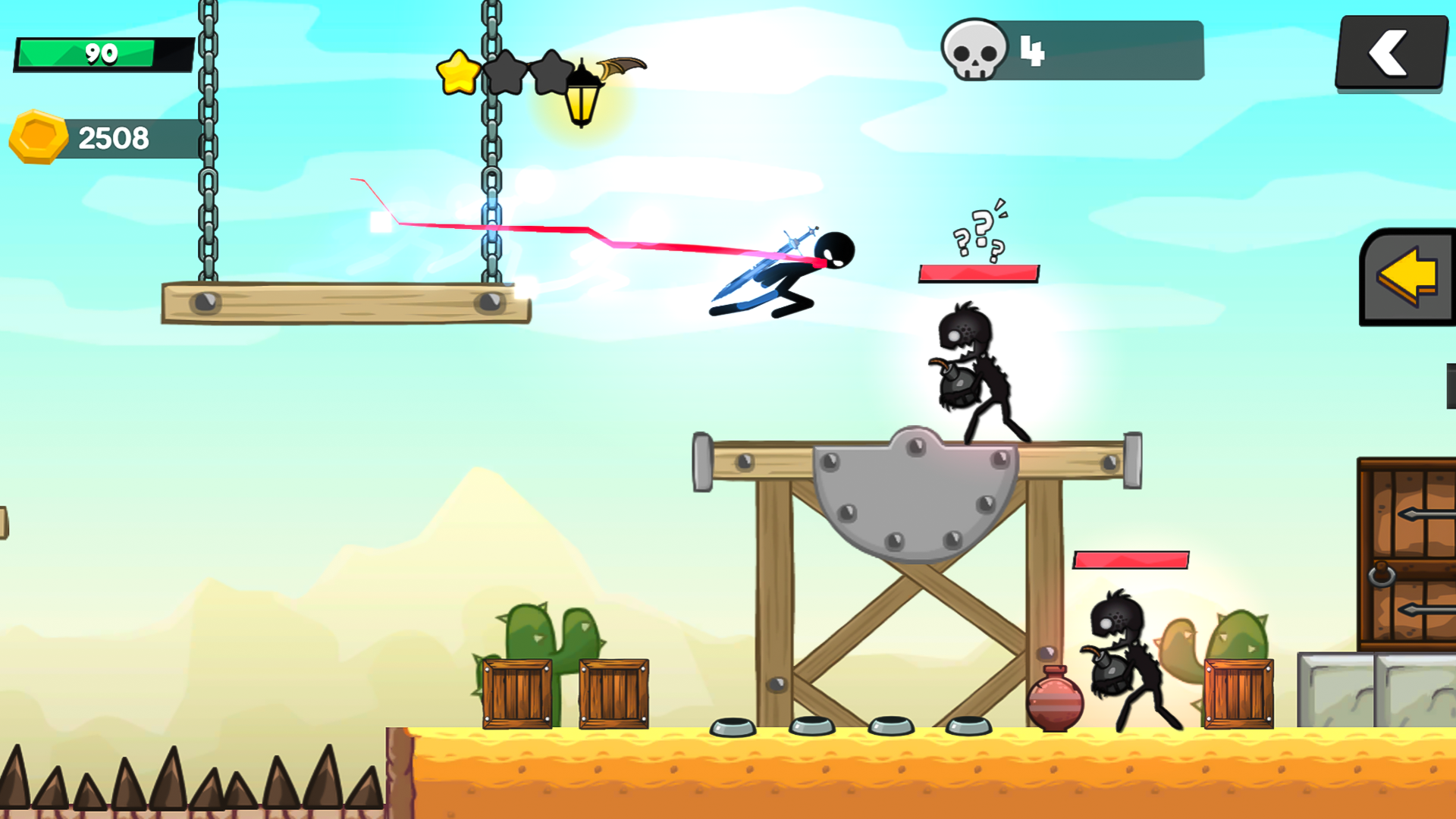Tap the green health bar icon panel

pos(101,53)
